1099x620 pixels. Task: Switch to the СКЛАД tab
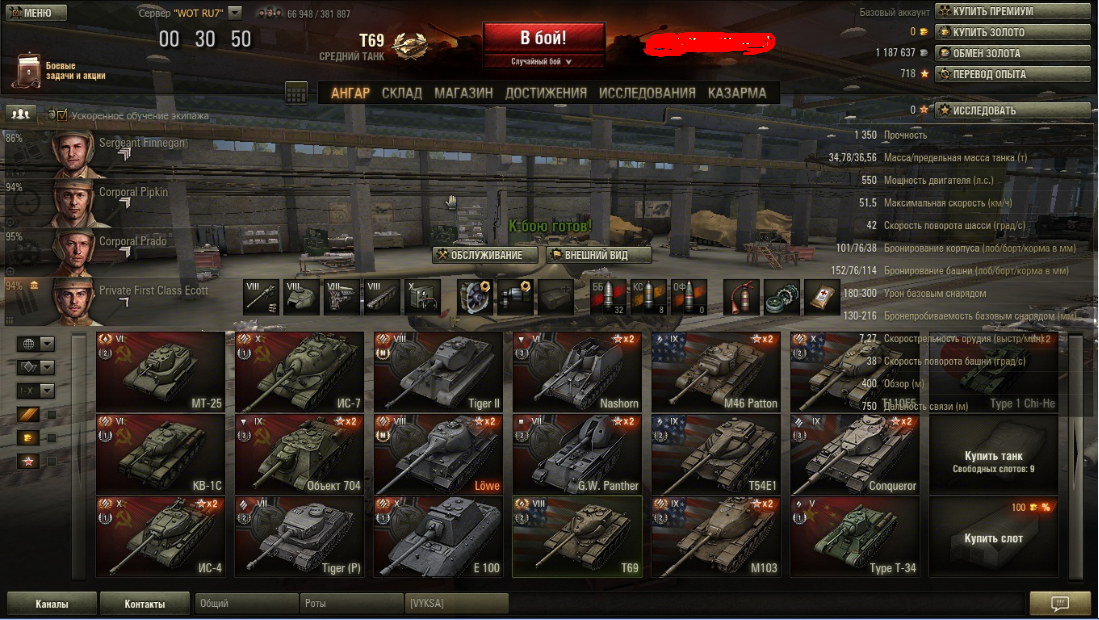coord(402,93)
